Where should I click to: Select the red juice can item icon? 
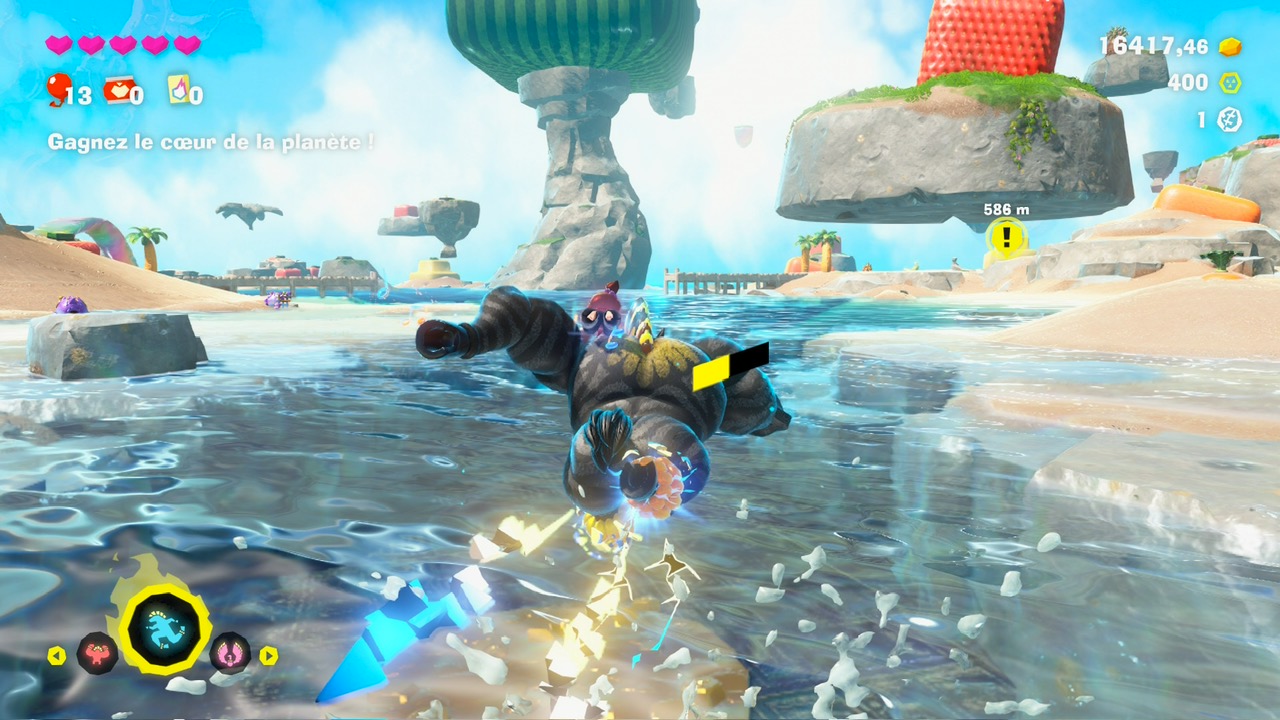(116, 90)
